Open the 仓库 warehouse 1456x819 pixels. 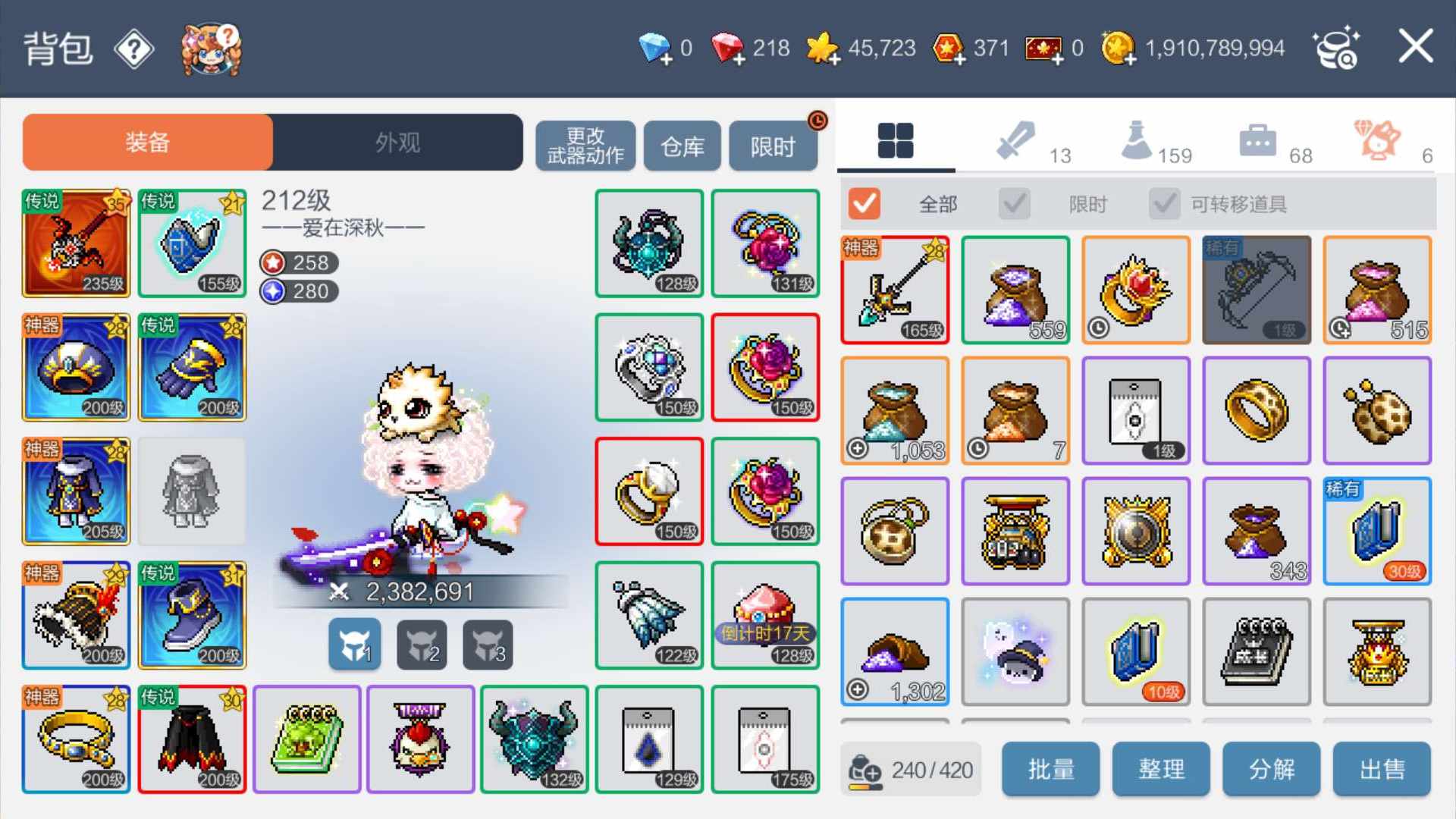682,146
